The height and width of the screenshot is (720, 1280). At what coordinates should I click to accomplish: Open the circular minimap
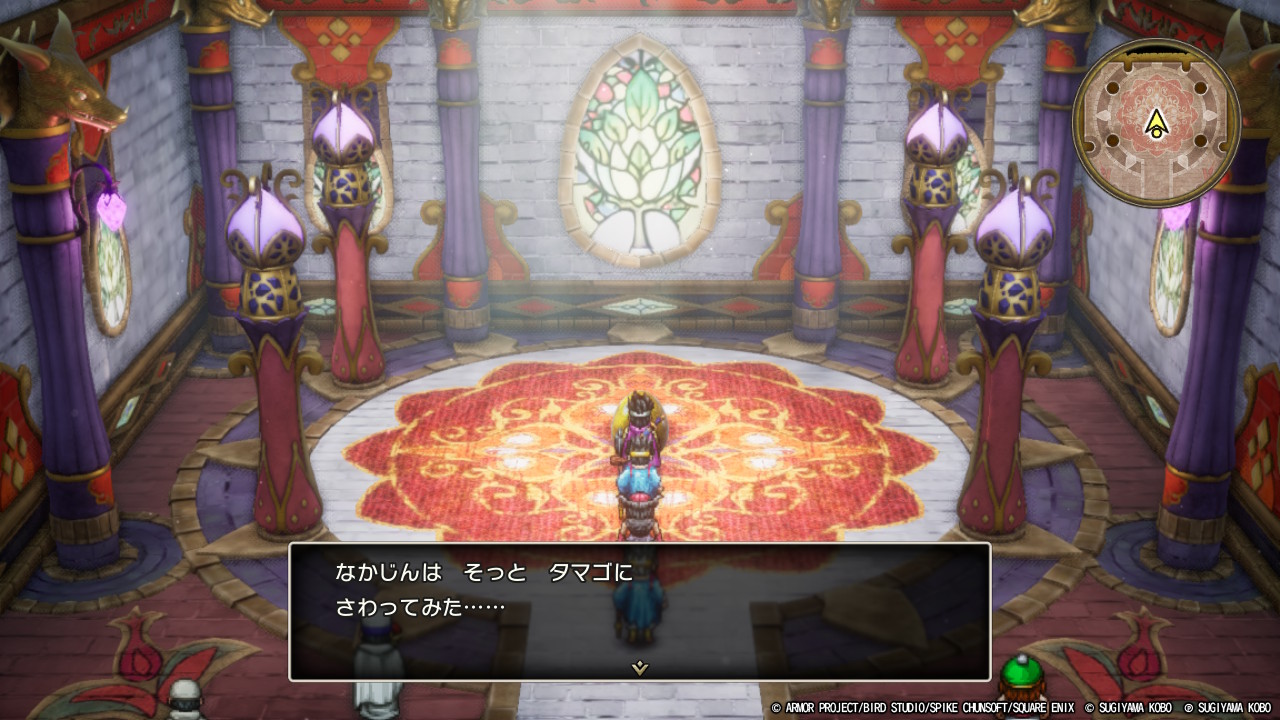tap(1156, 123)
